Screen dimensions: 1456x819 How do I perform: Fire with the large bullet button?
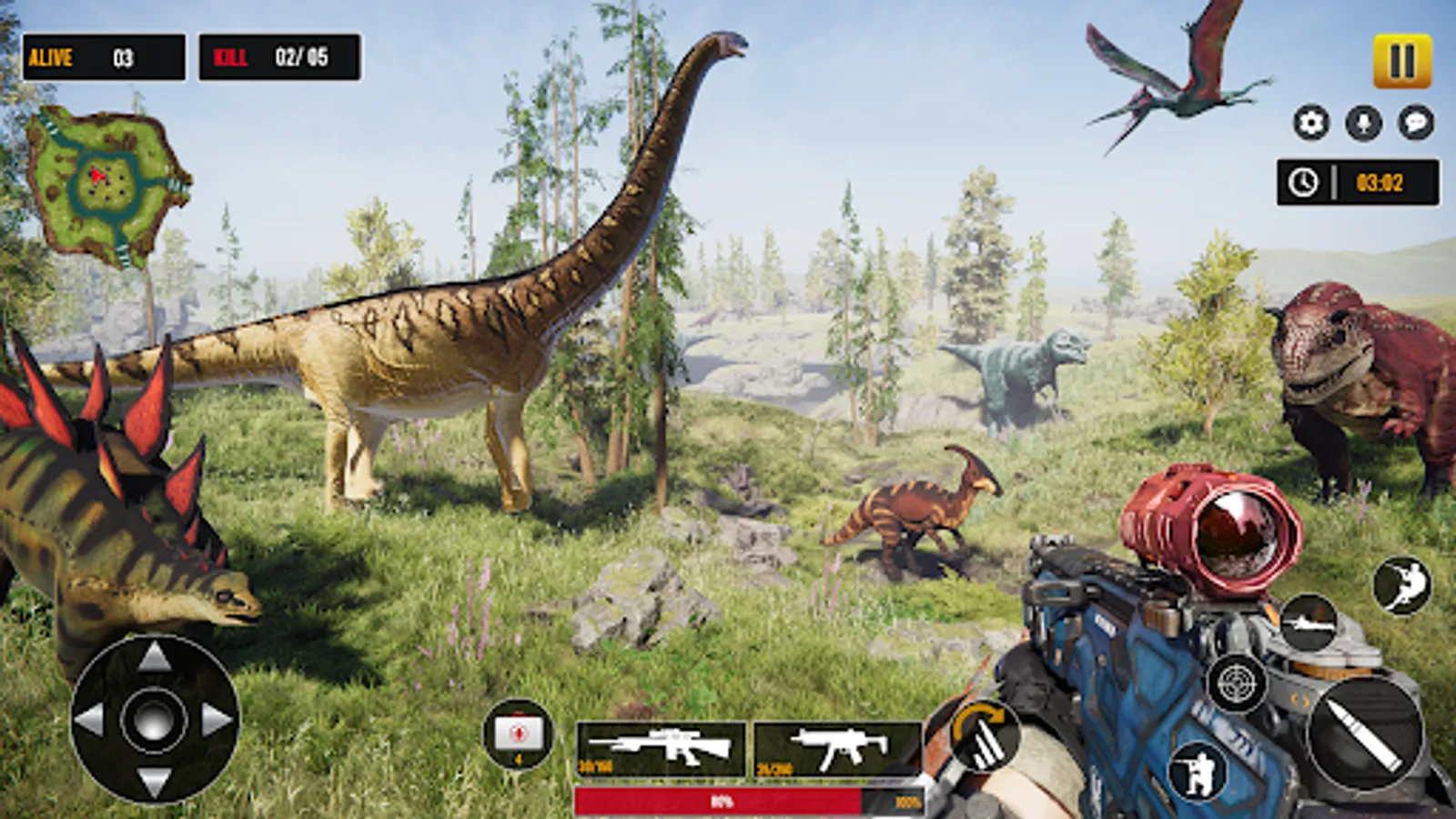pos(1364,733)
